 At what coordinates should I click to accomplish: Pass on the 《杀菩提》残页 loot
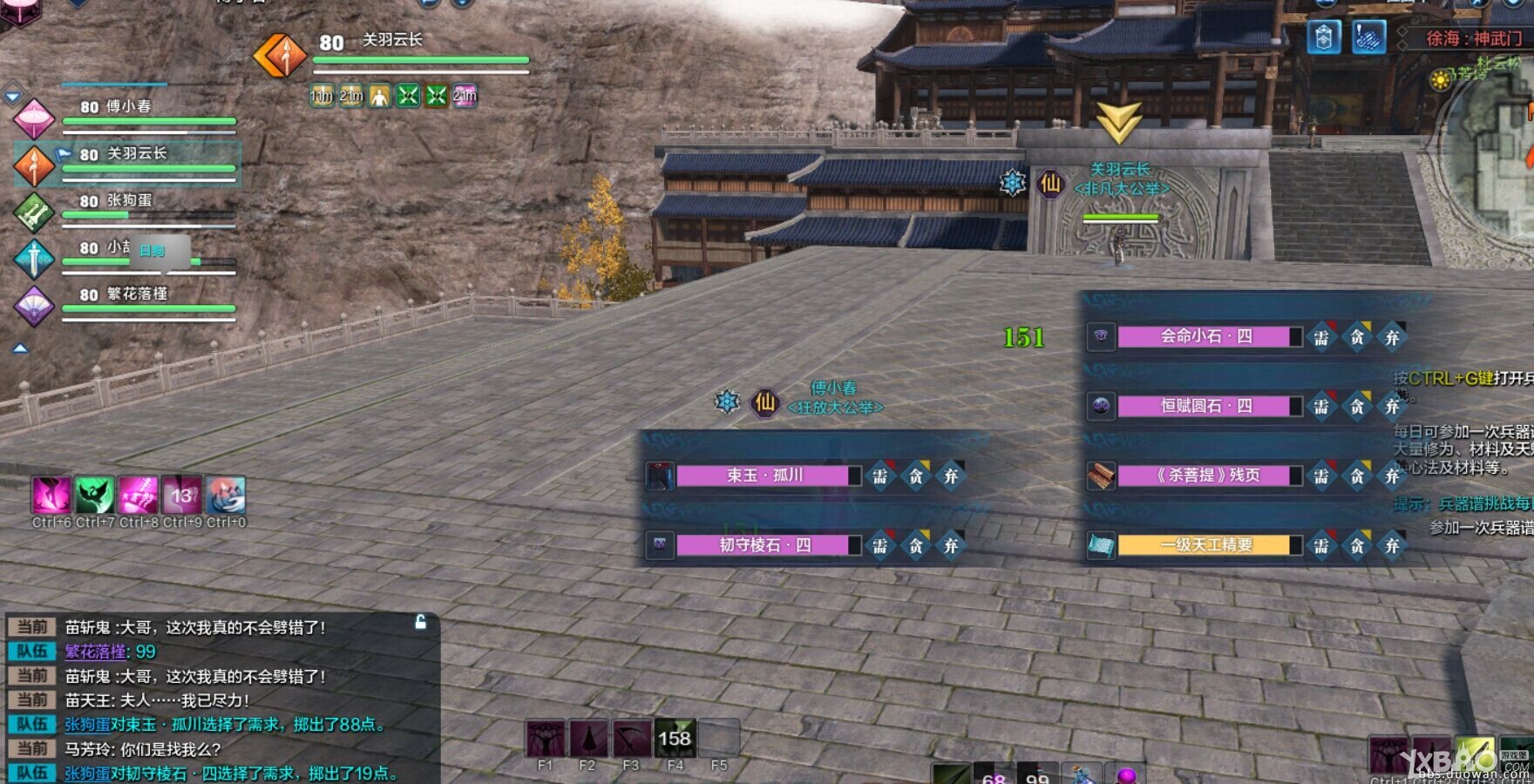pos(1392,476)
